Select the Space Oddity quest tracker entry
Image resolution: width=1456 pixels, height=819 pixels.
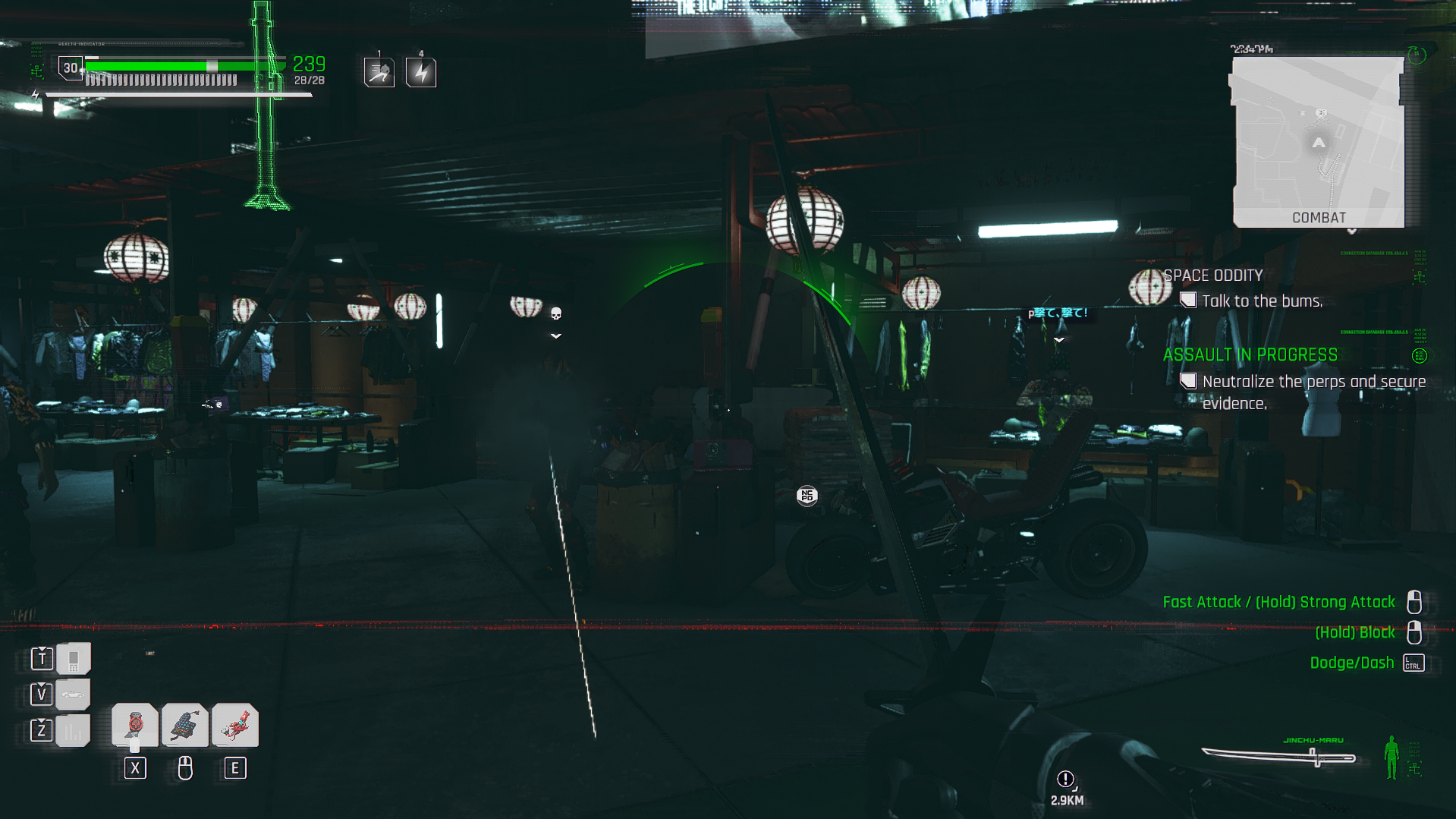click(1212, 276)
